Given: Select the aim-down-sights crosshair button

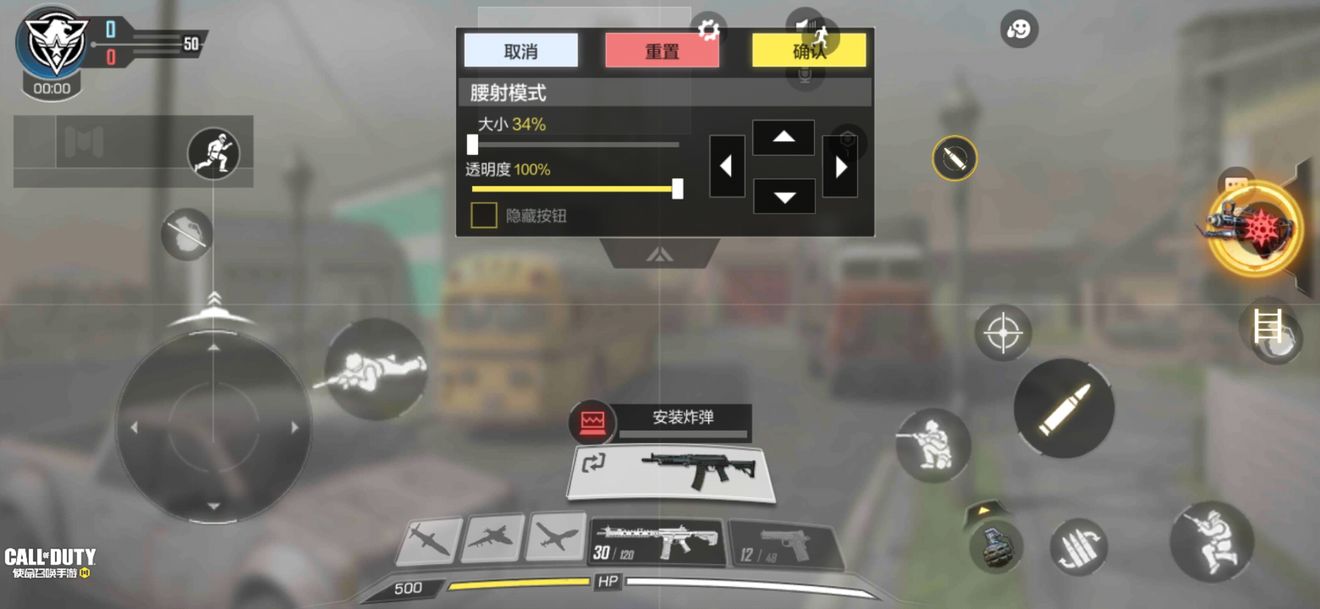Looking at the screenshot, I should [x=1002, y=333].
